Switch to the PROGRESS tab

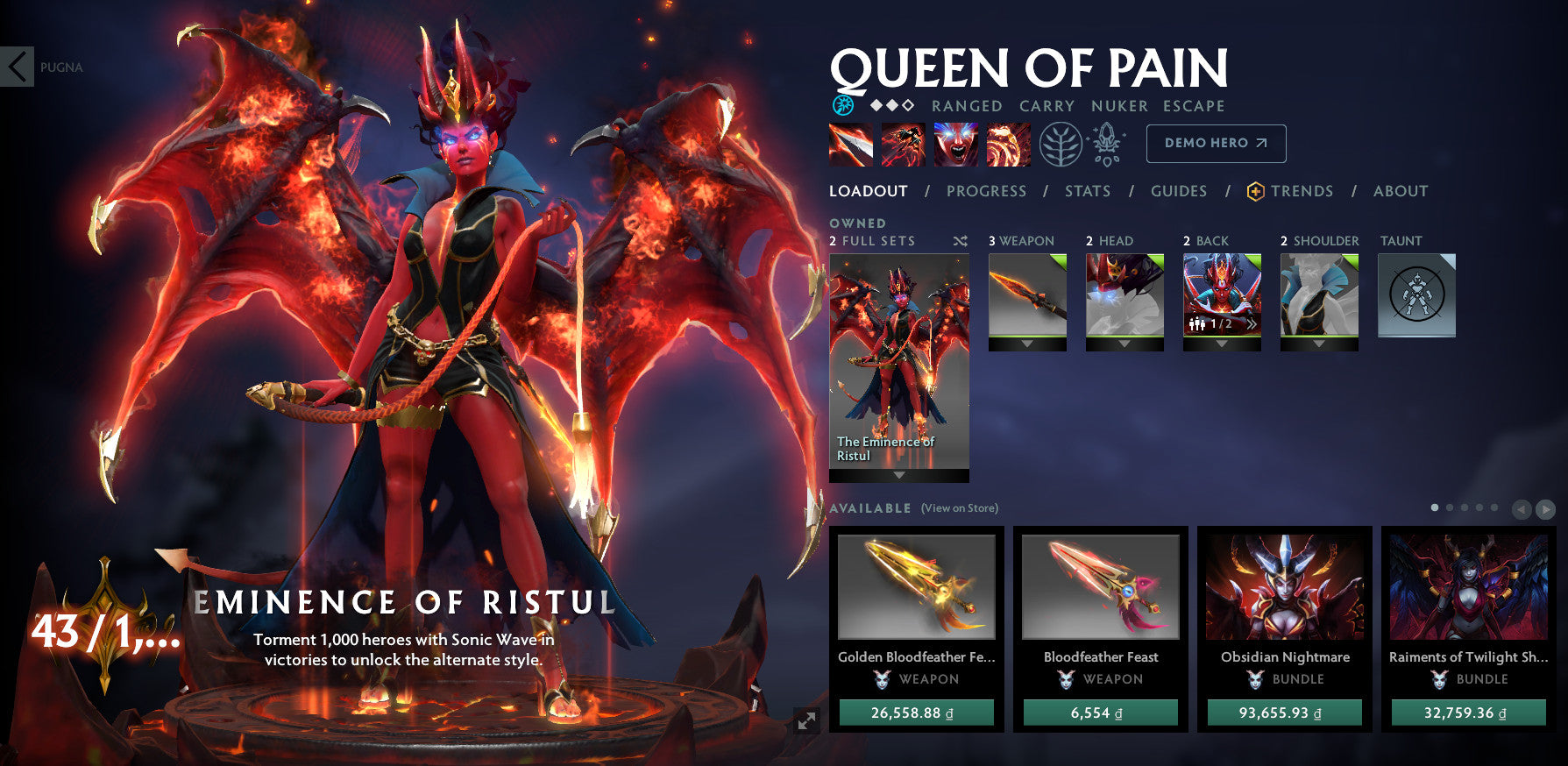[x=985, y=191]
